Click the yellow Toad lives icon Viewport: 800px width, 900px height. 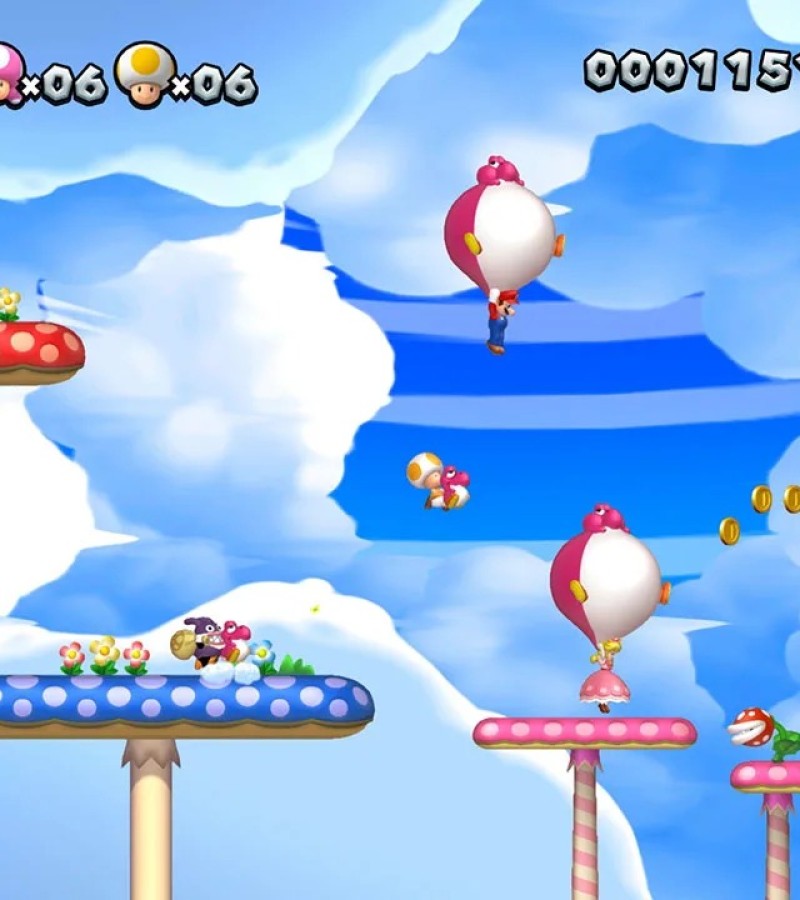pos(143,73)
